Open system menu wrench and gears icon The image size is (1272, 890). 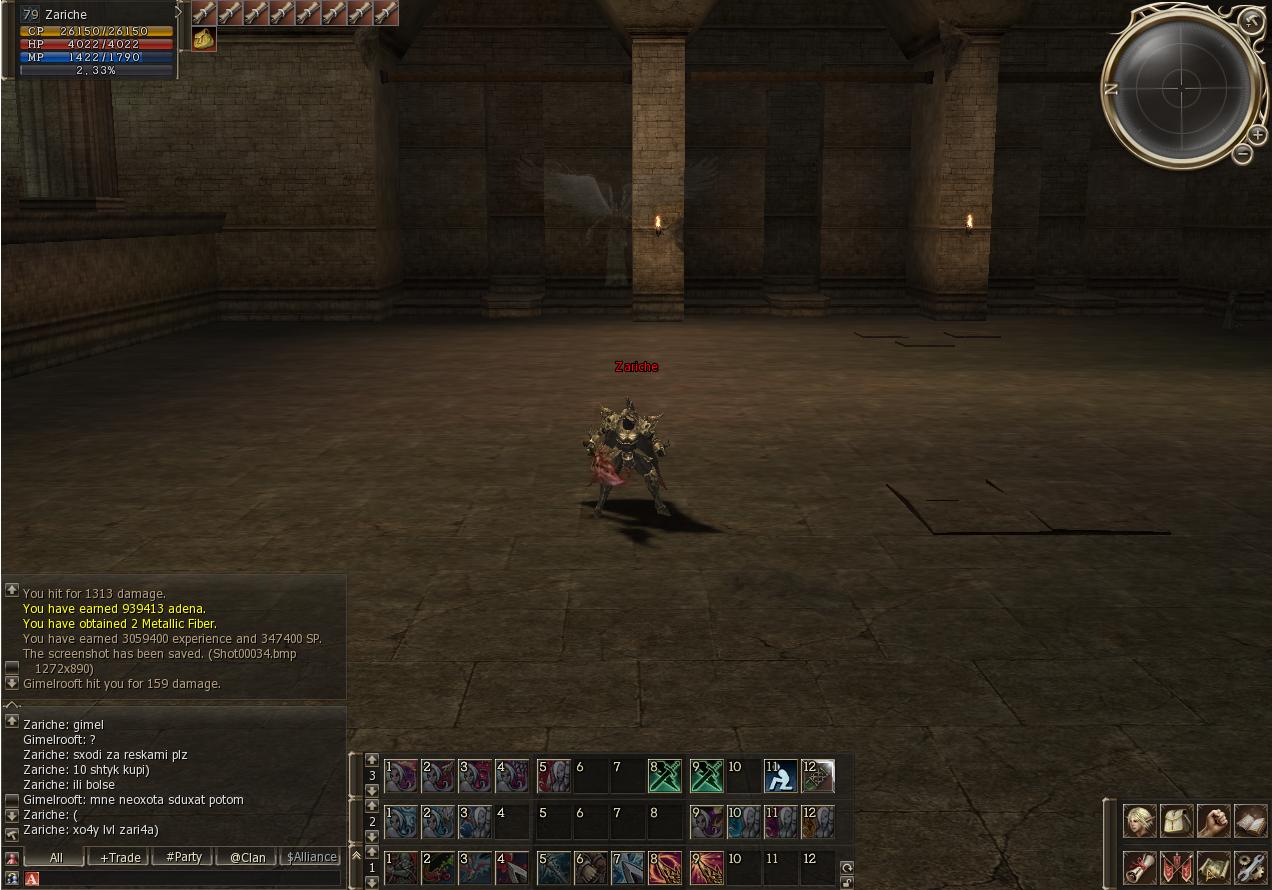pyautogui.click(x=1251, y=866)
